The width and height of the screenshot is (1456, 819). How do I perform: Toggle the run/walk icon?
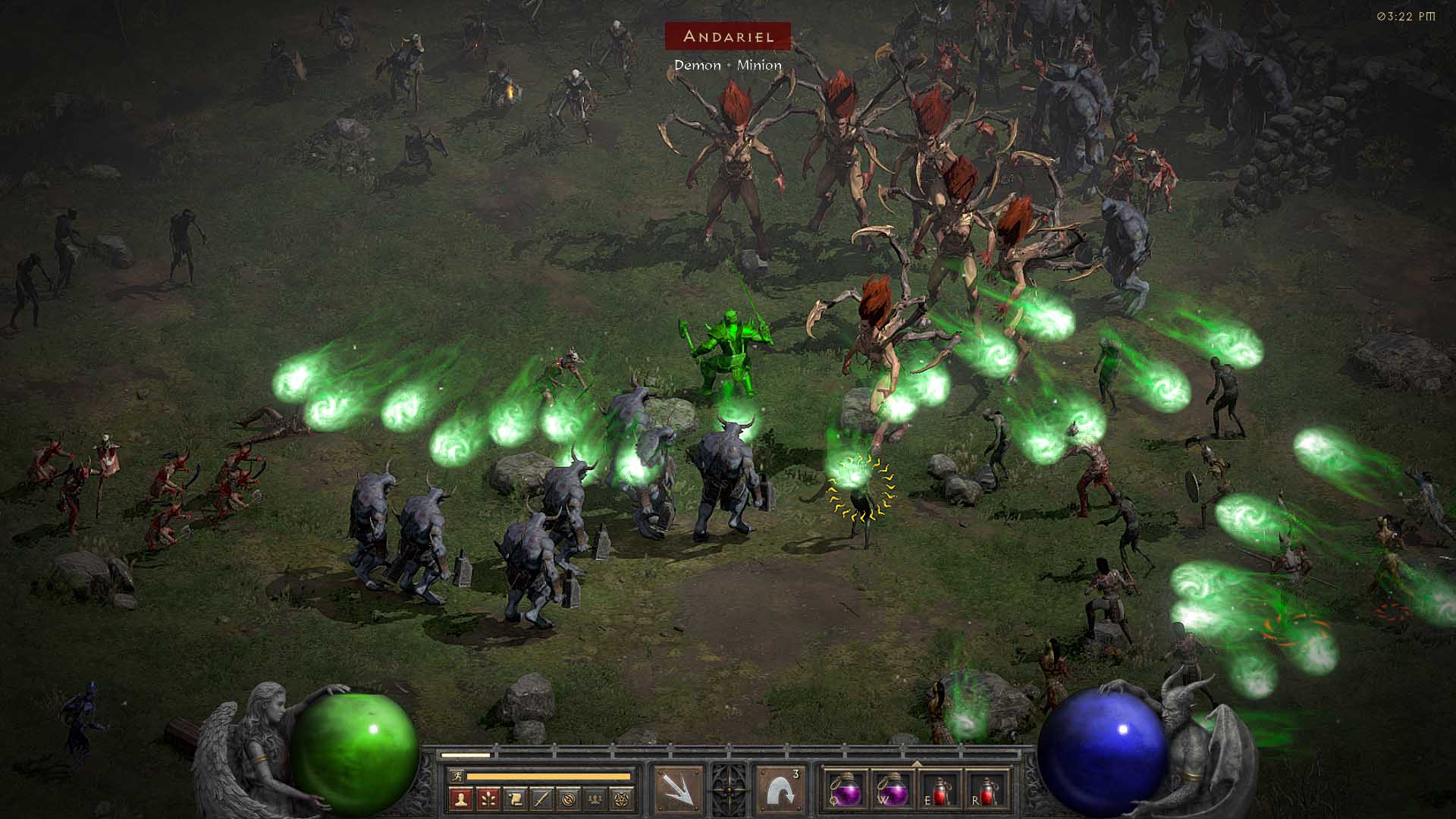456,776
